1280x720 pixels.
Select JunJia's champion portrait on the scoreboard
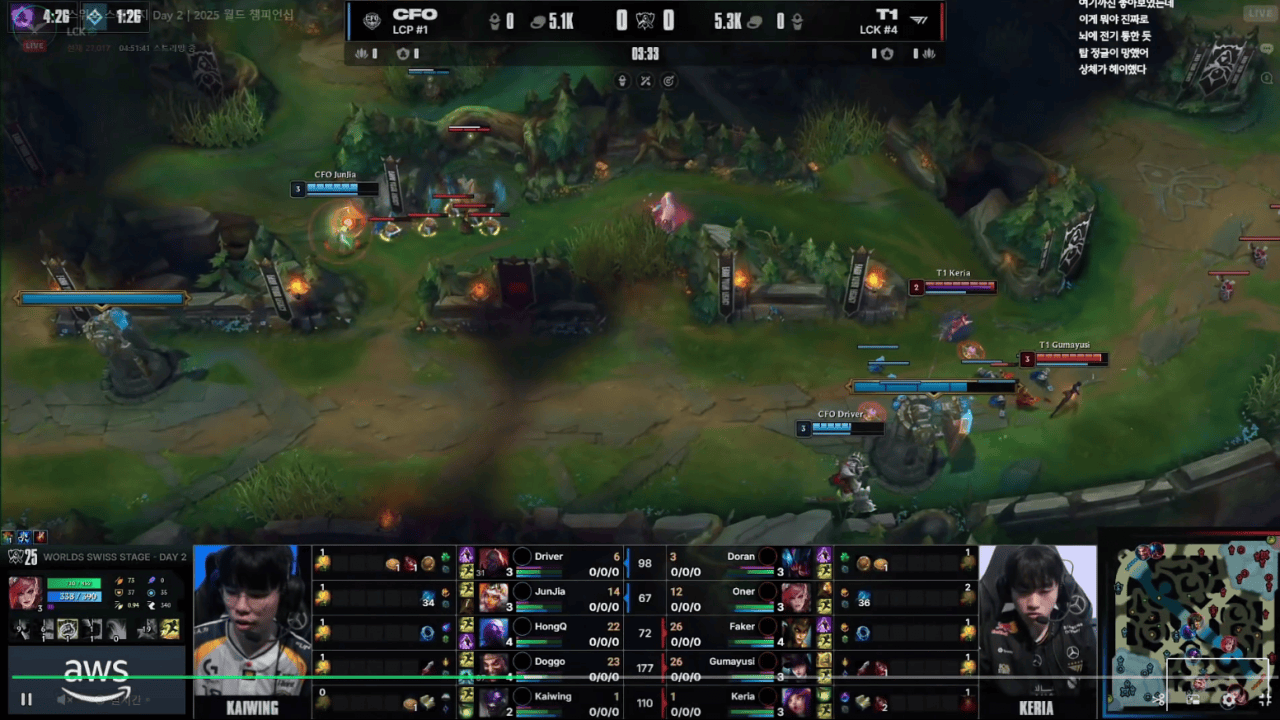pos(493,597)
